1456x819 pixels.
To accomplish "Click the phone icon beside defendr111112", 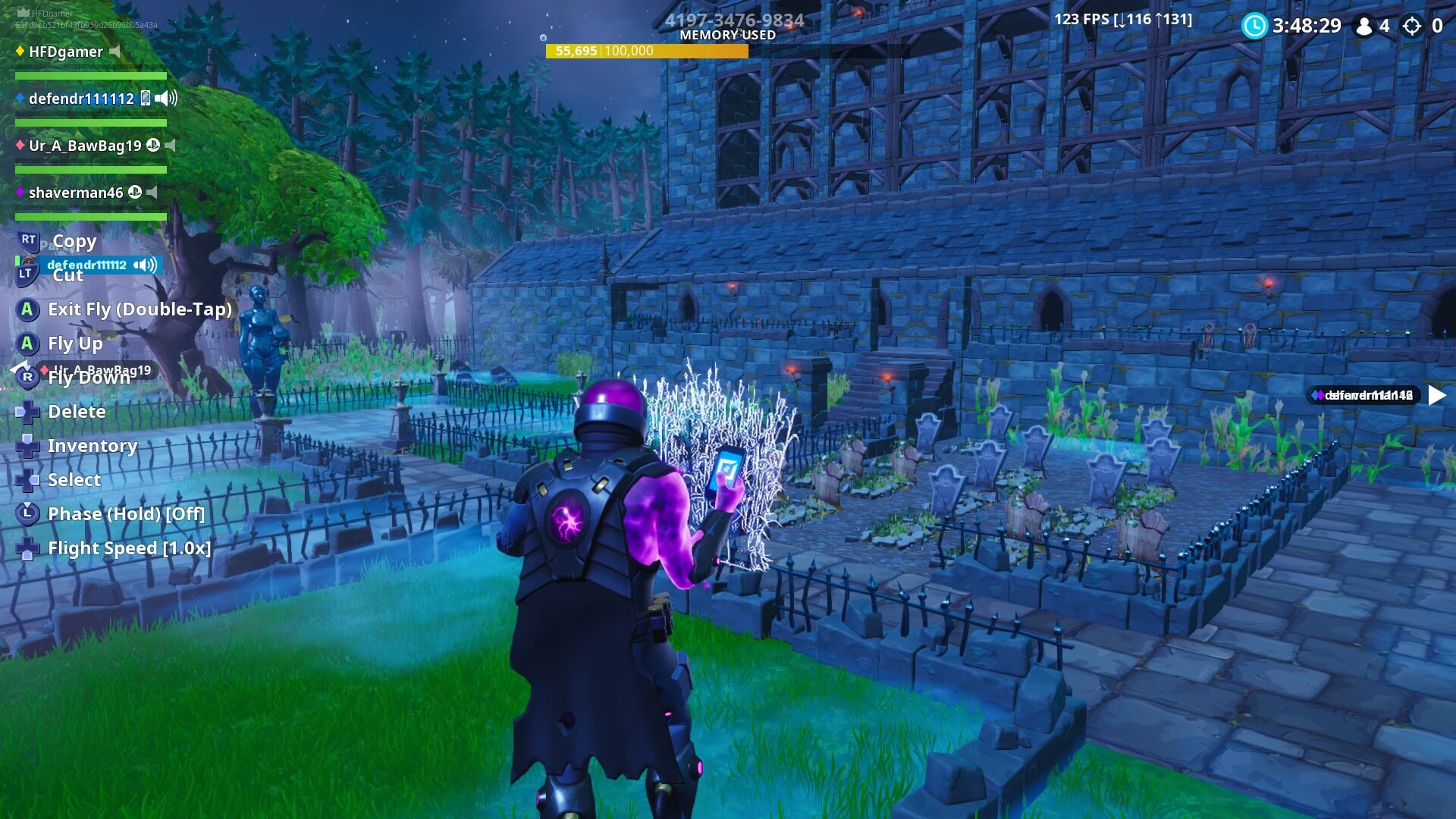I will [x=145, y=98].
